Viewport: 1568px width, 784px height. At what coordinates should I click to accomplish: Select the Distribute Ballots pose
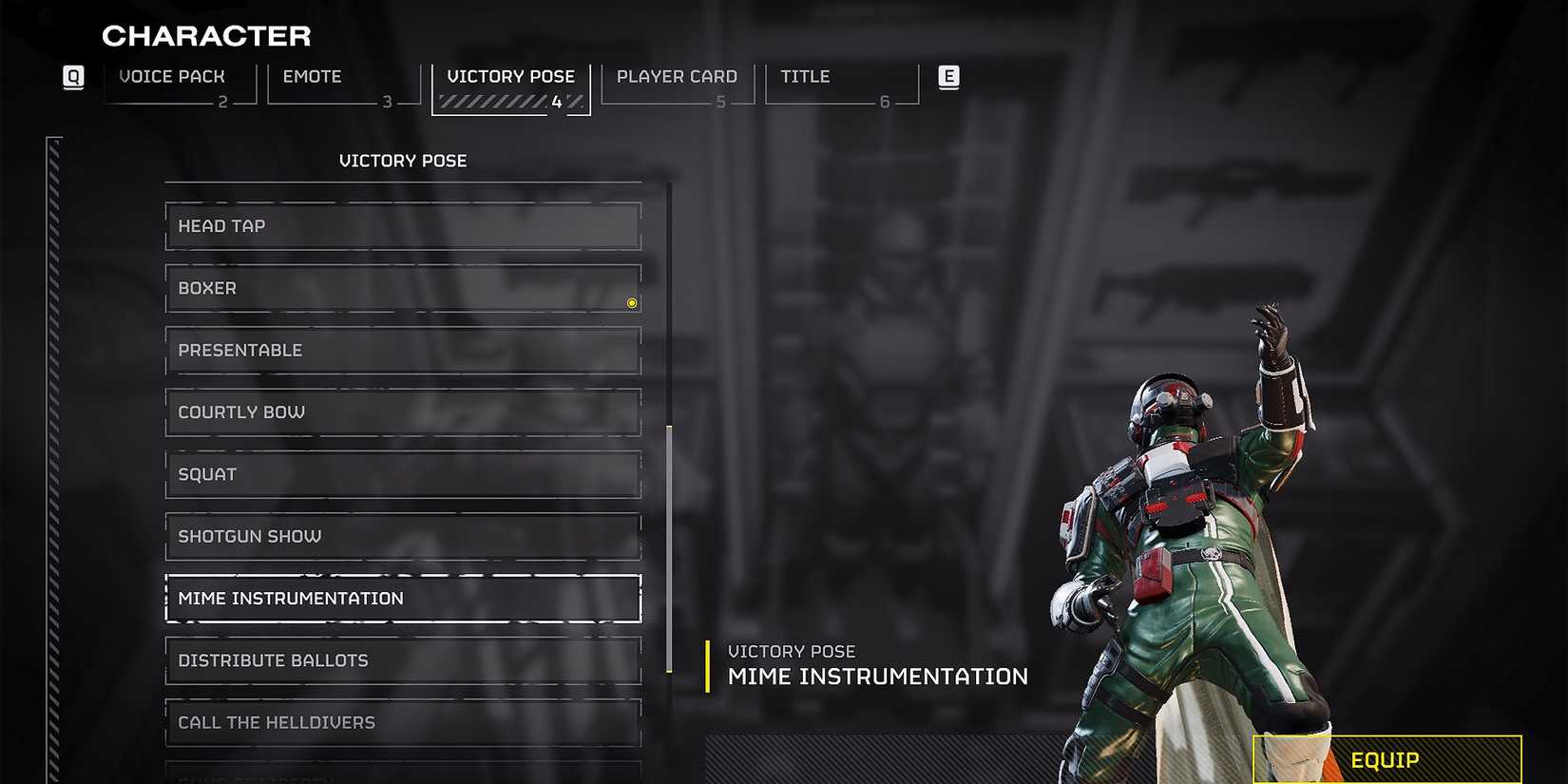pos(402,660)
